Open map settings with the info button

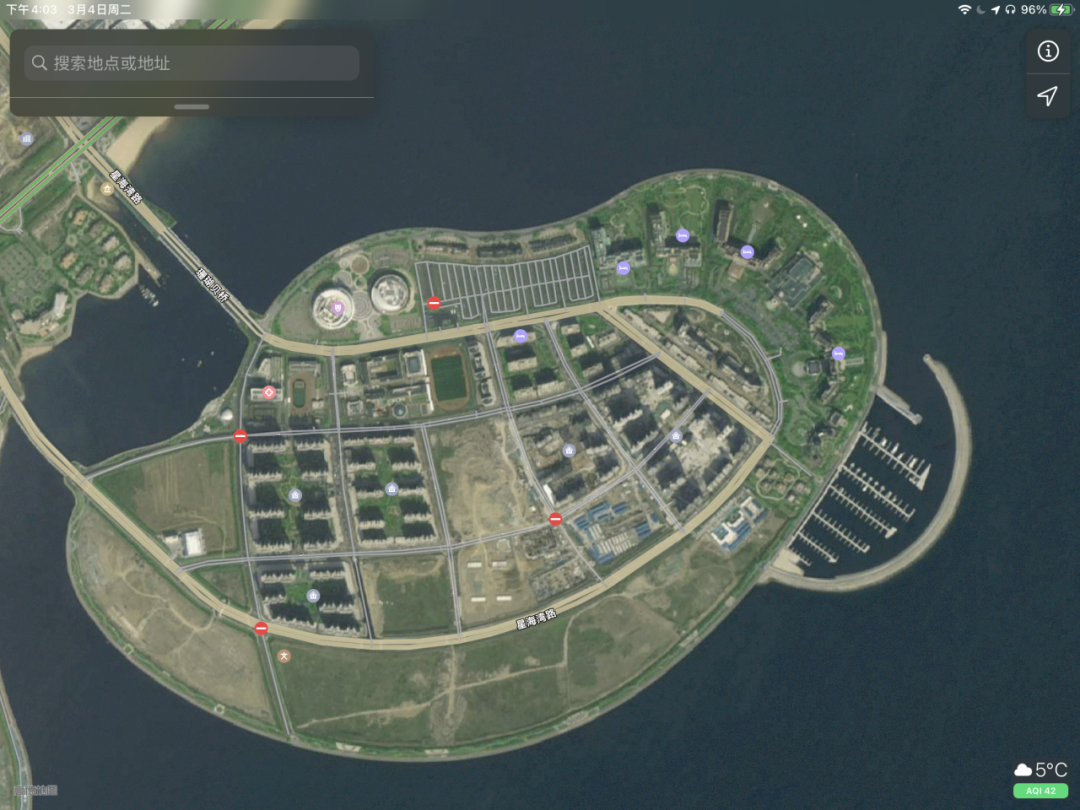tap(1047, 51)
